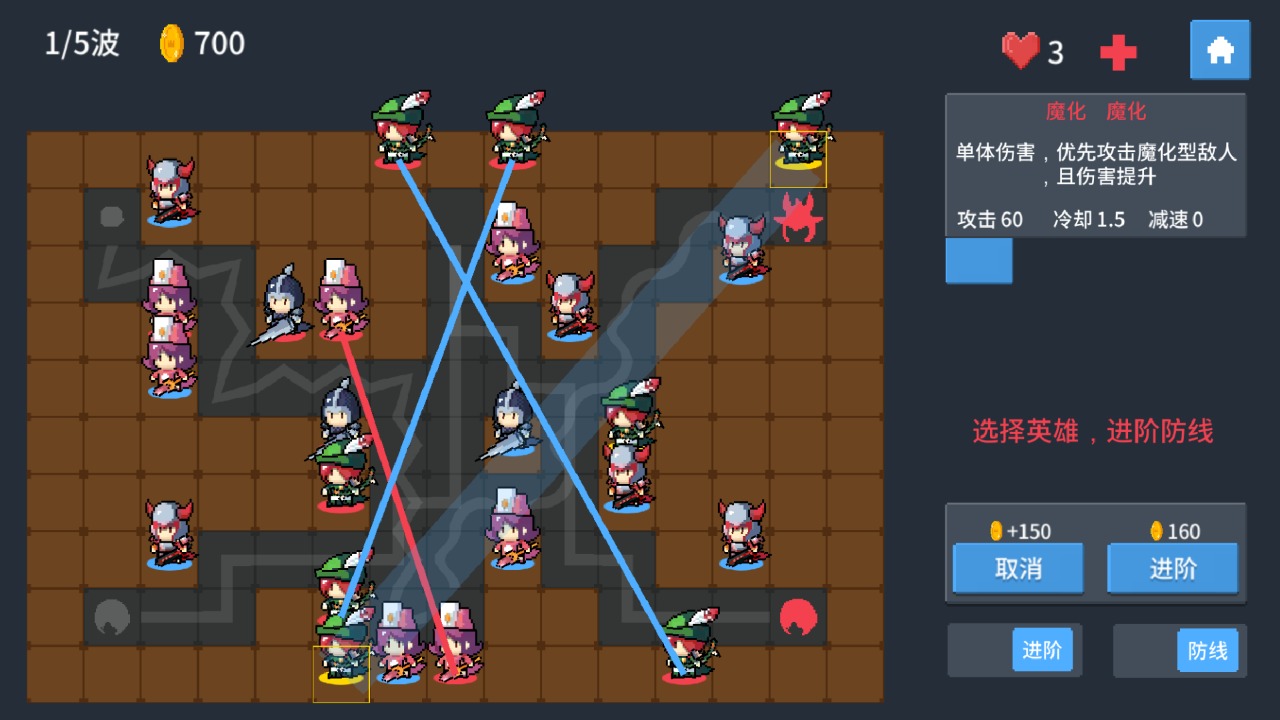Click the red plus icon beside the heart
The width and height of the screenshot is (1280, 720).
(x=1118, y=52)
